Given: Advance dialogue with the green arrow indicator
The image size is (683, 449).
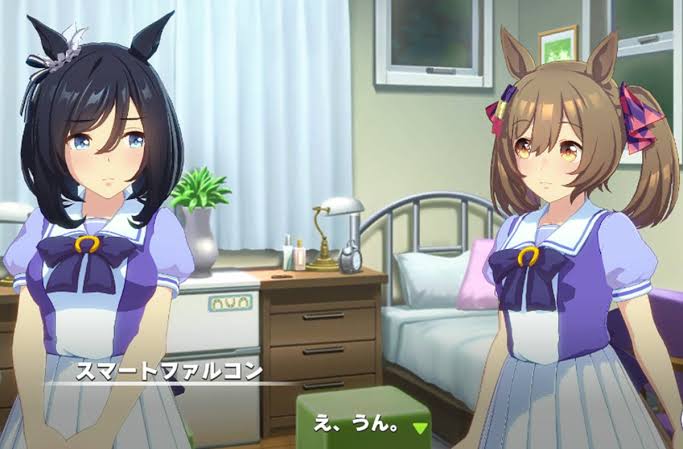Looking at the screenshot, I should pyautogui.click(x=421, y=427).
